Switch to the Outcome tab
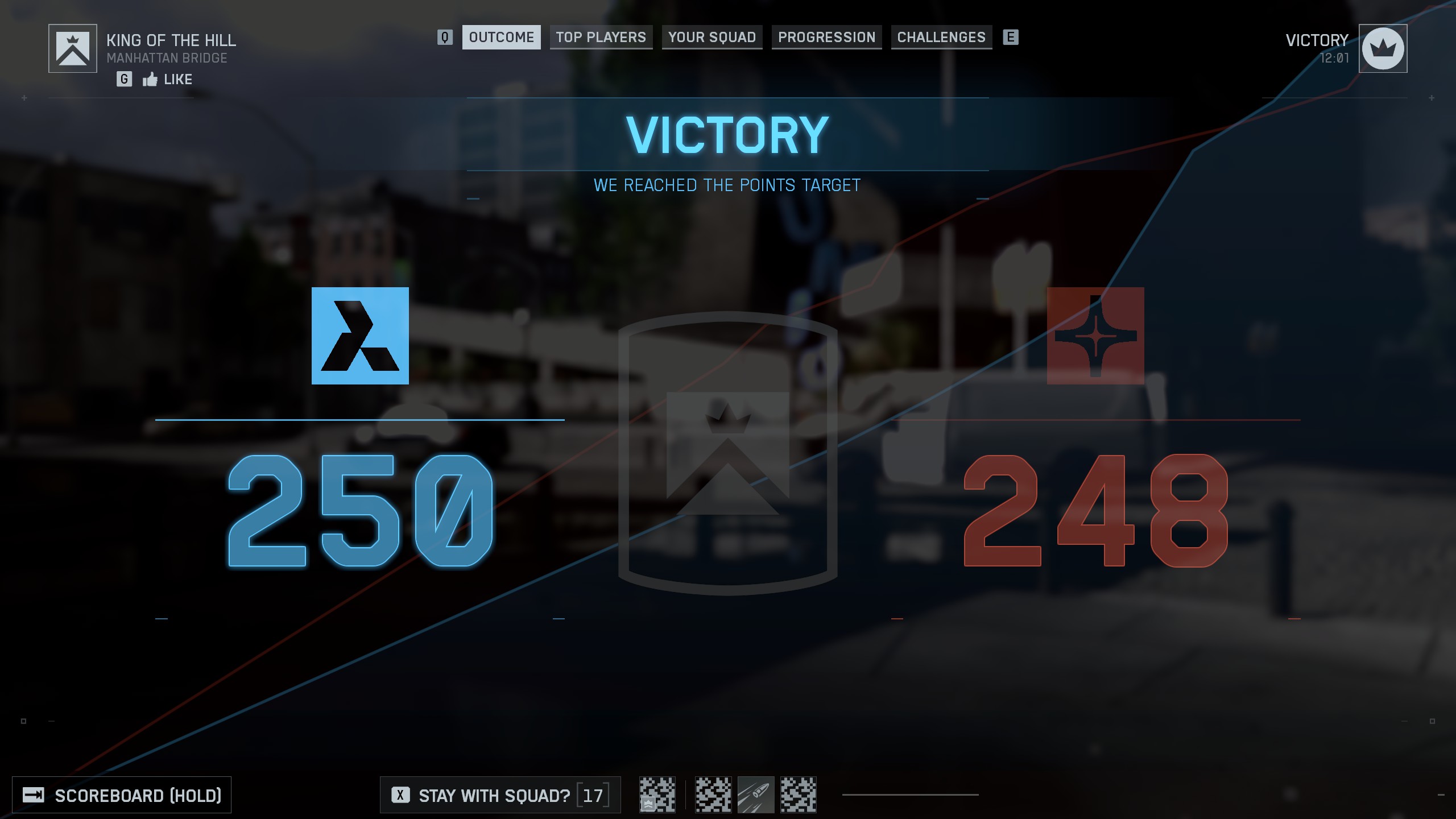The height and width of the screenshot is (819, 1456). click(501, 38)
